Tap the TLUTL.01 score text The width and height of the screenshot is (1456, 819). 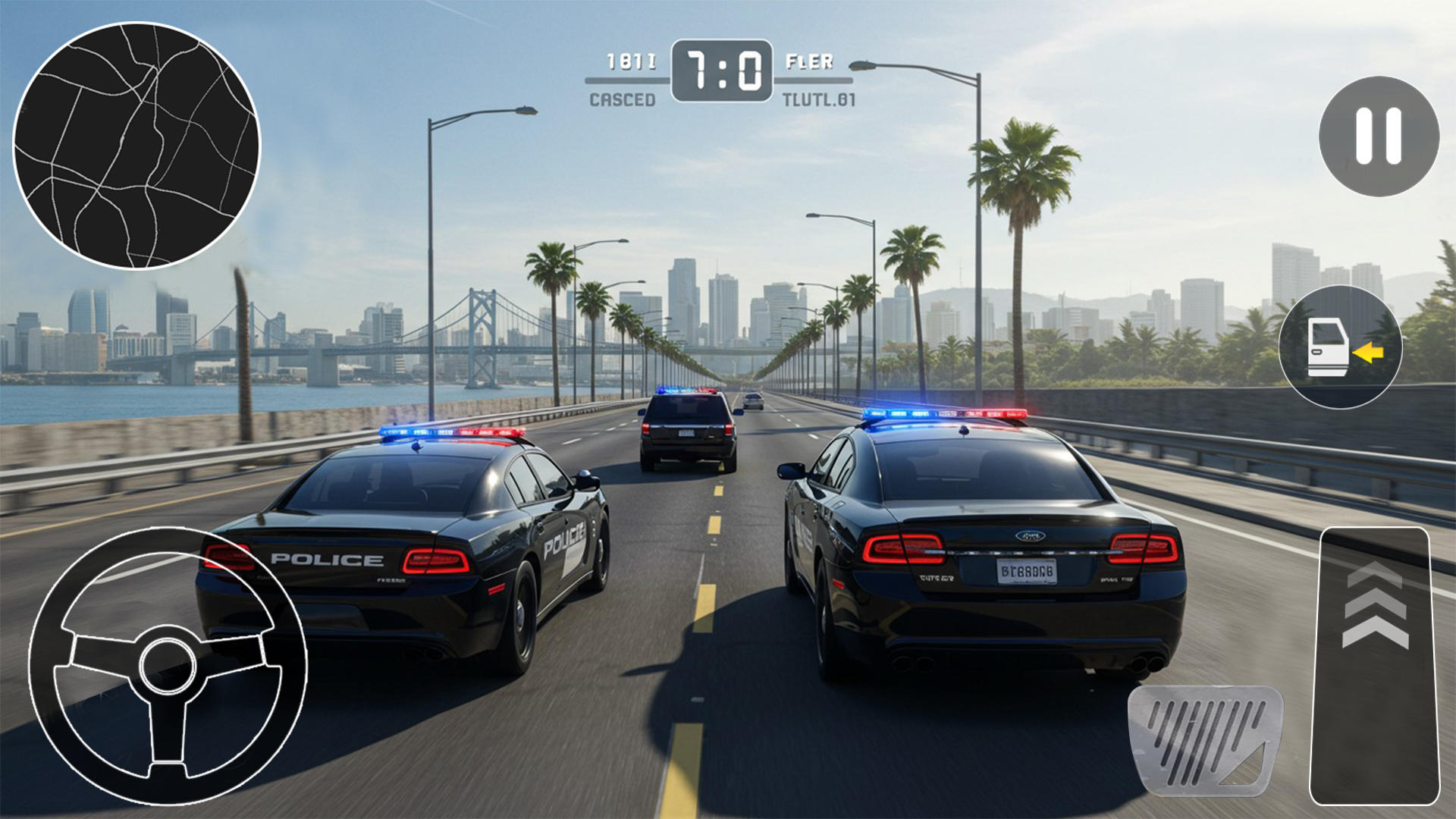pyautogui.click(x=821, y=99)
